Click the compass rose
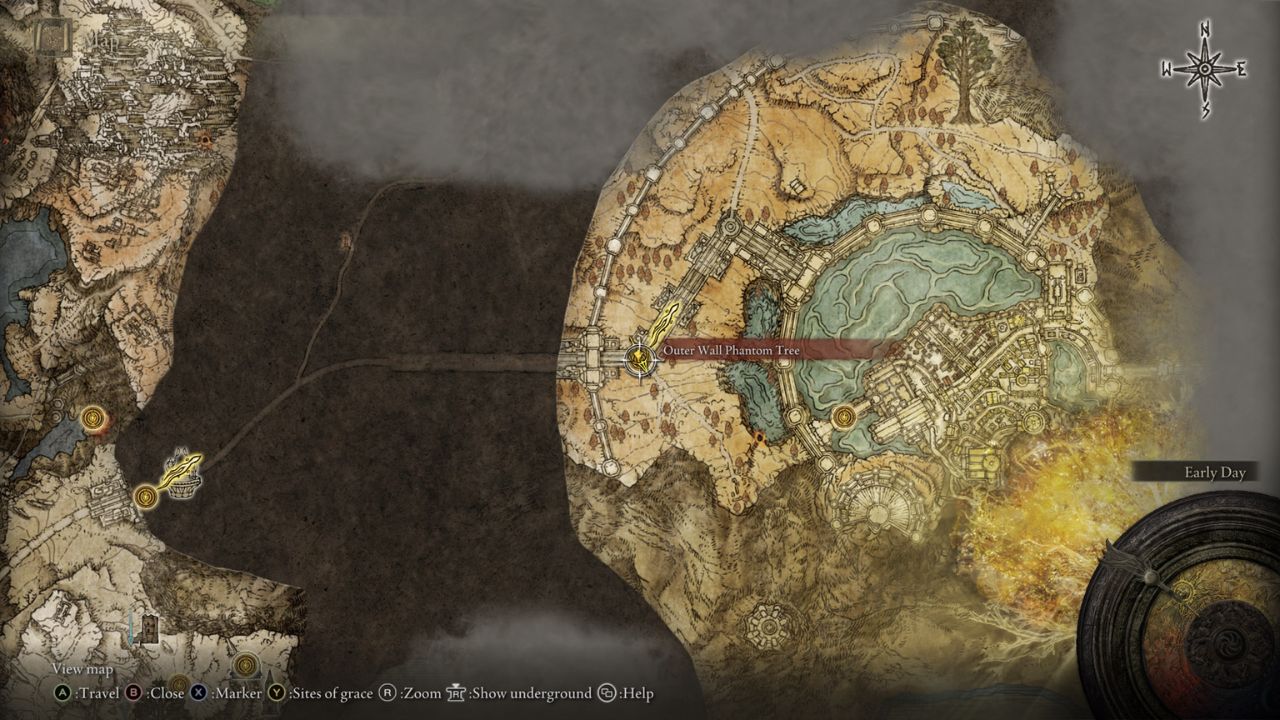Viewport: 1280px width, 720px height. click(1205, 68)
